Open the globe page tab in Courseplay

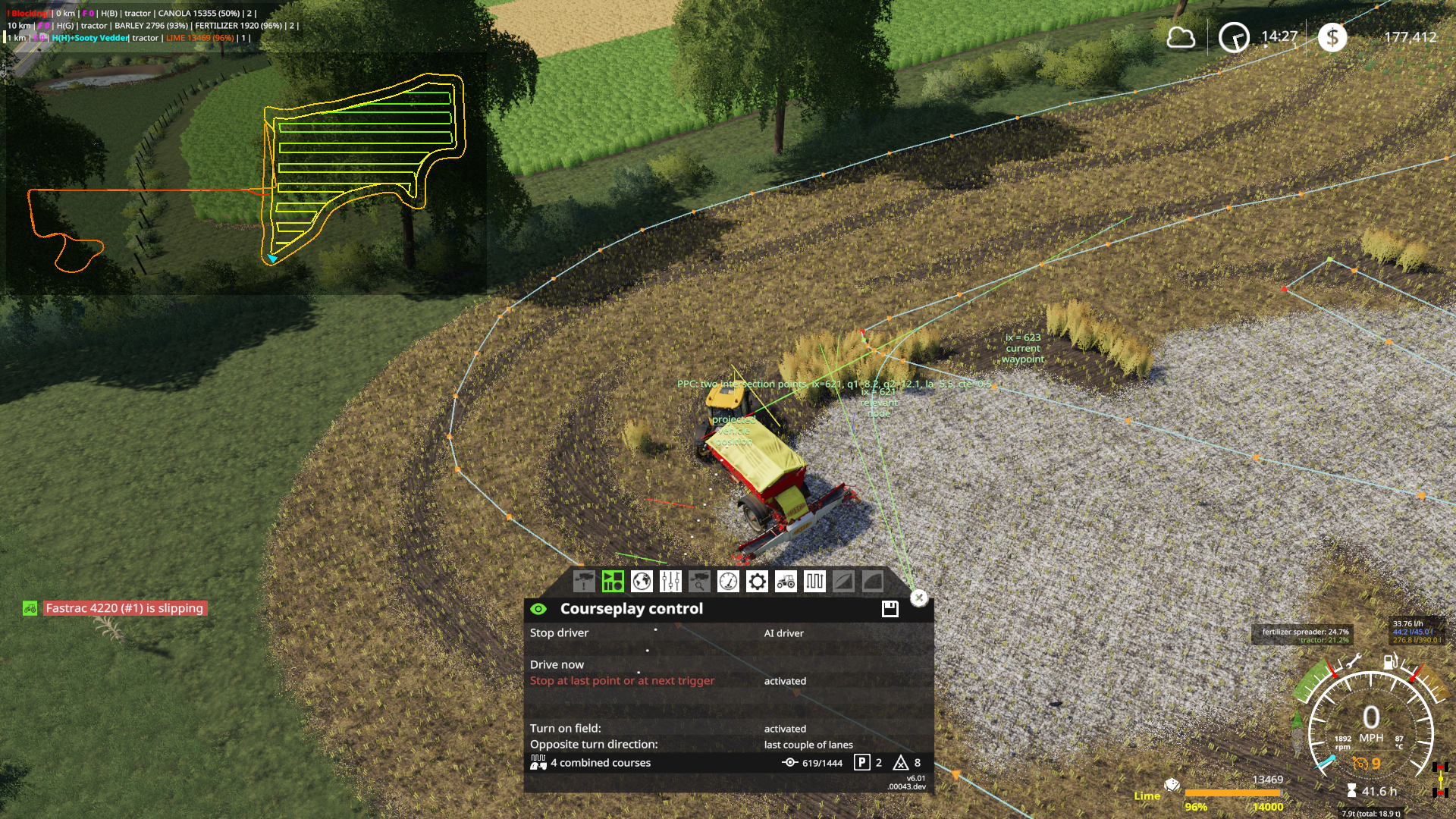point(642,582)
